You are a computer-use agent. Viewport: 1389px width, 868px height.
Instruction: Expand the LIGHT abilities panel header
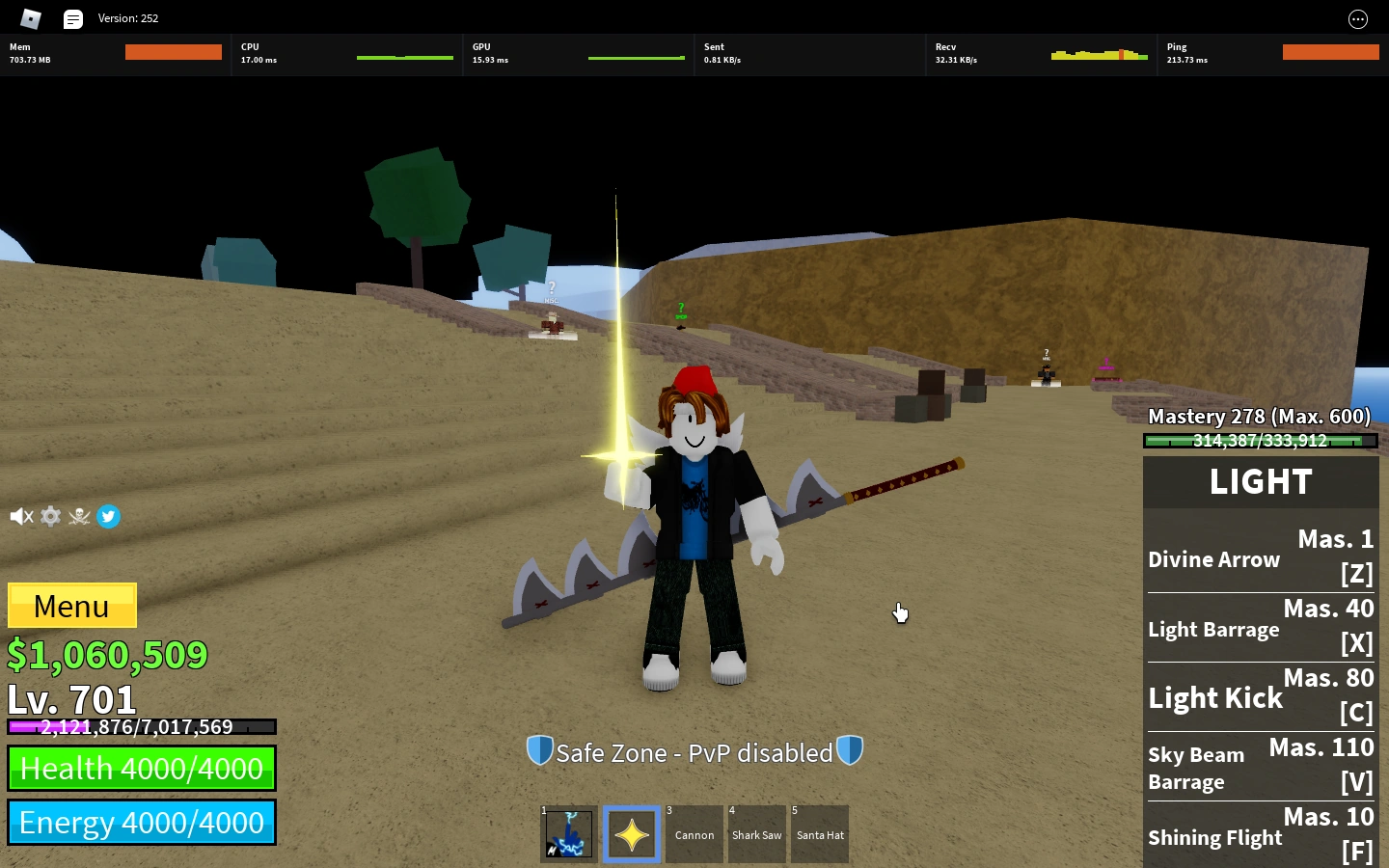(1260, 481)
